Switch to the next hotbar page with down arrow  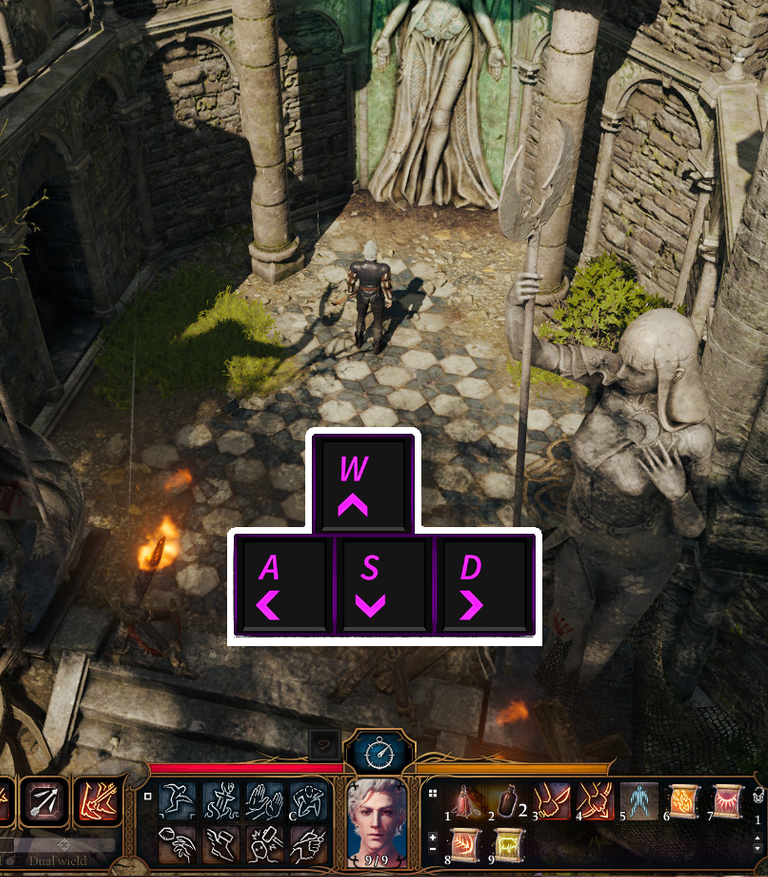757,848
